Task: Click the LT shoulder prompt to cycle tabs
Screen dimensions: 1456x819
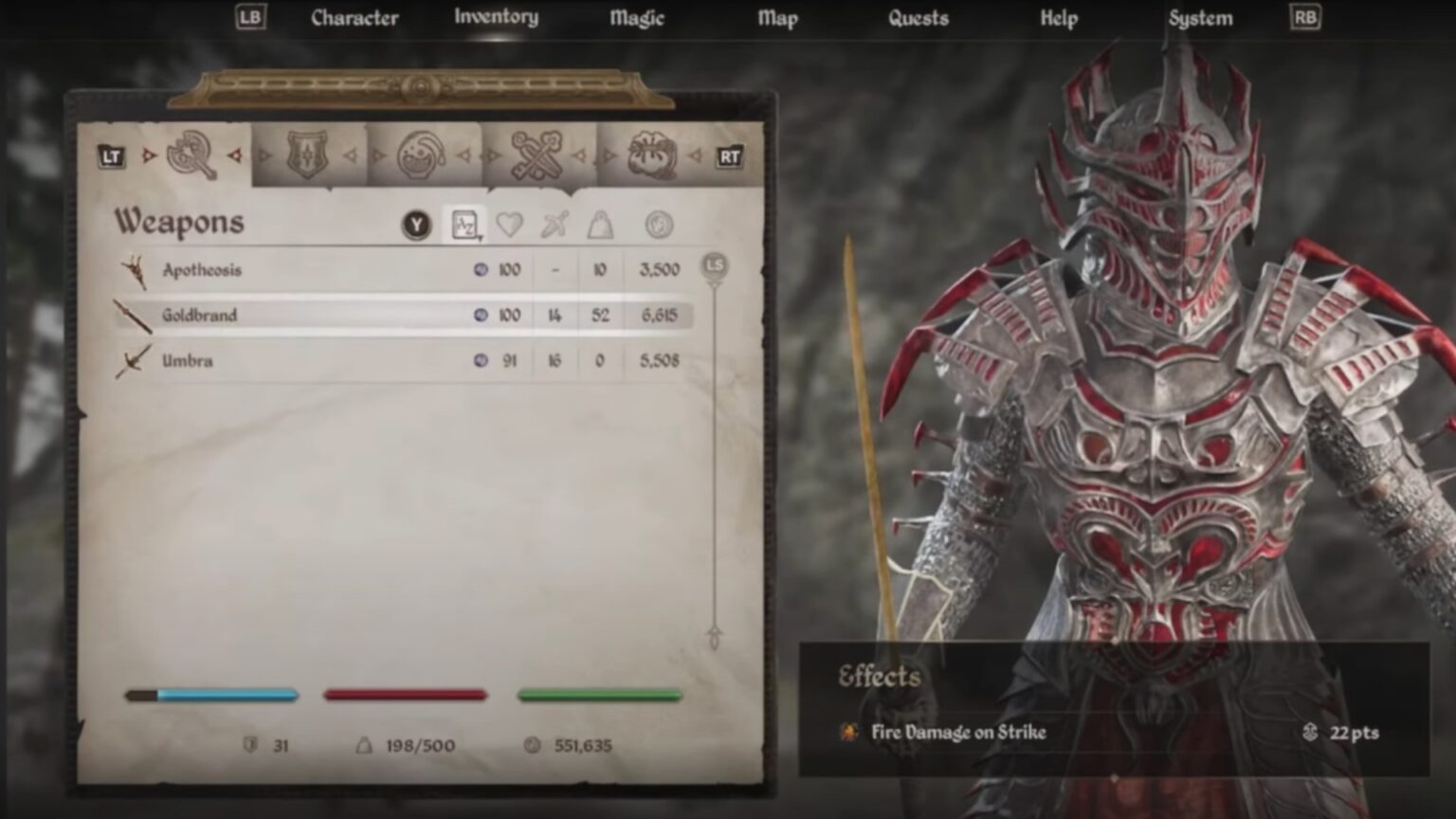Action: click(x=111, y=157)
